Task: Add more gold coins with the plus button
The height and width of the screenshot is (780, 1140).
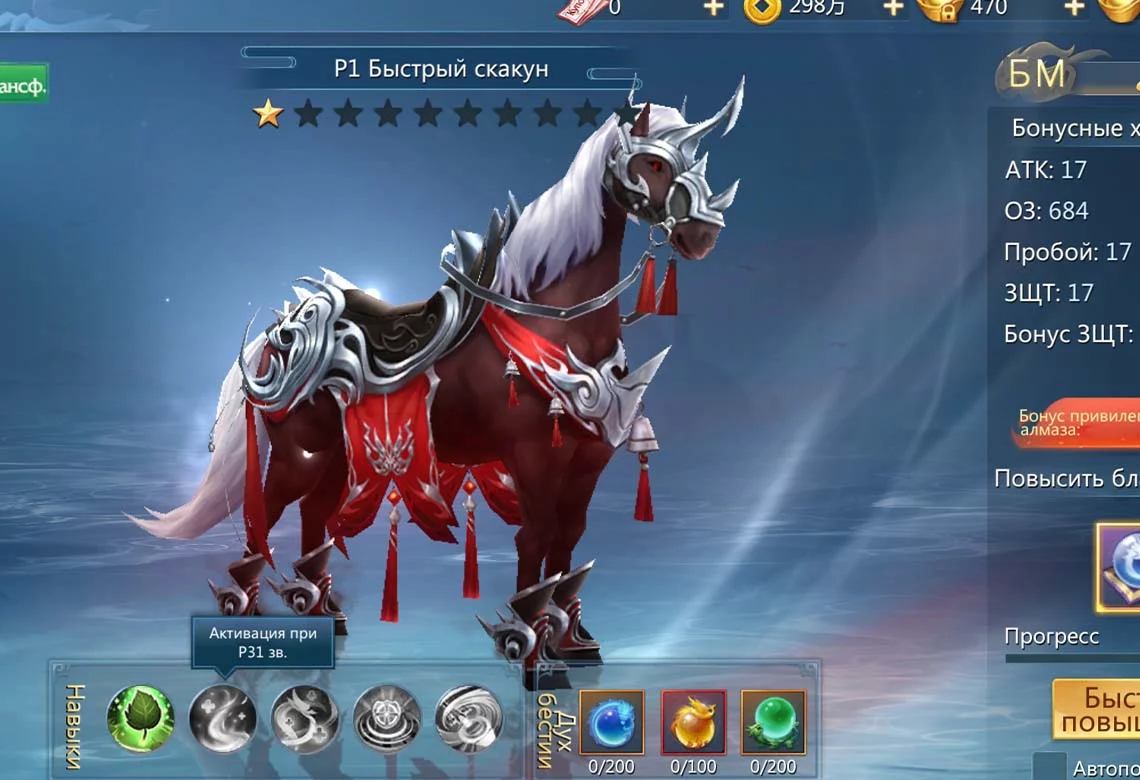Action: [892, 8]
